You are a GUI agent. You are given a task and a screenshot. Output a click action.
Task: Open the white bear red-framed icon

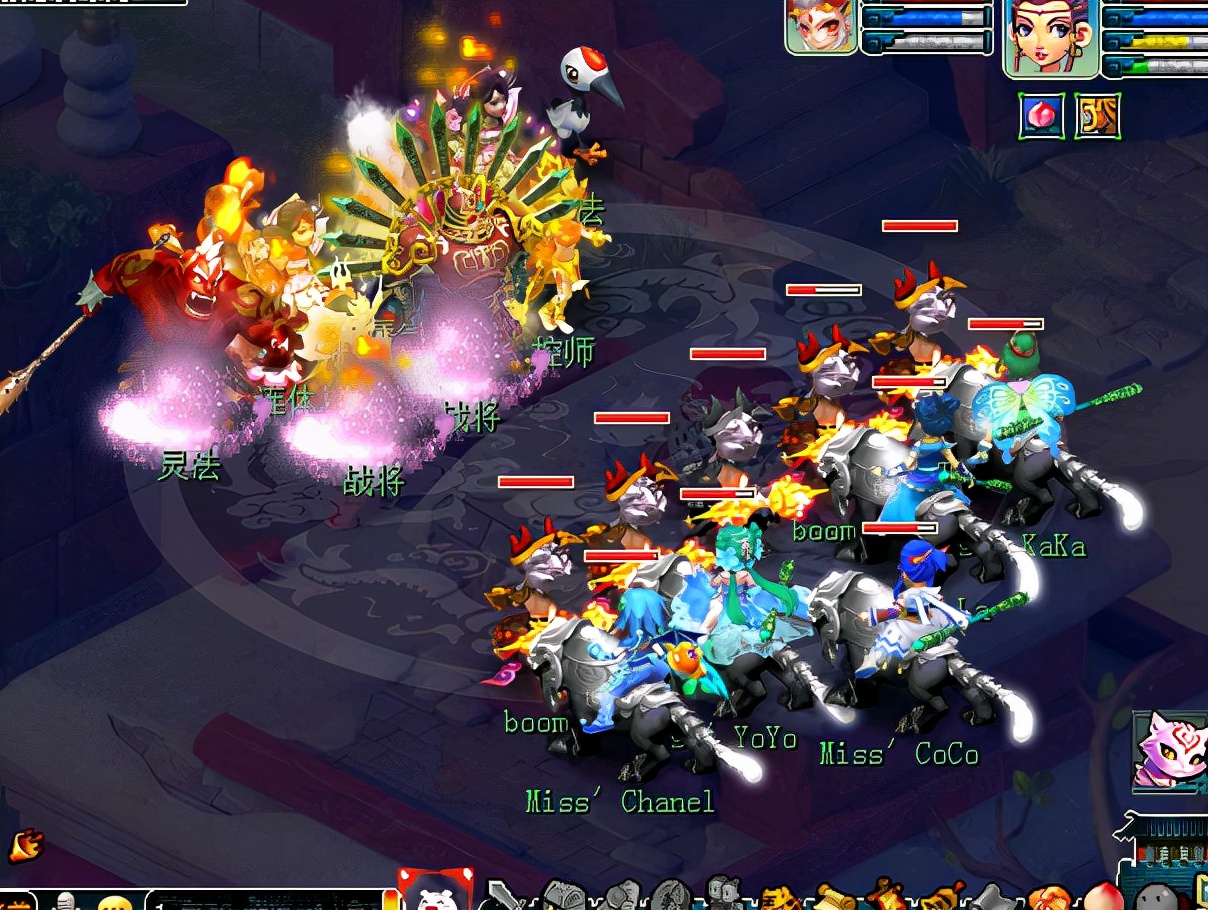point(433,890)
